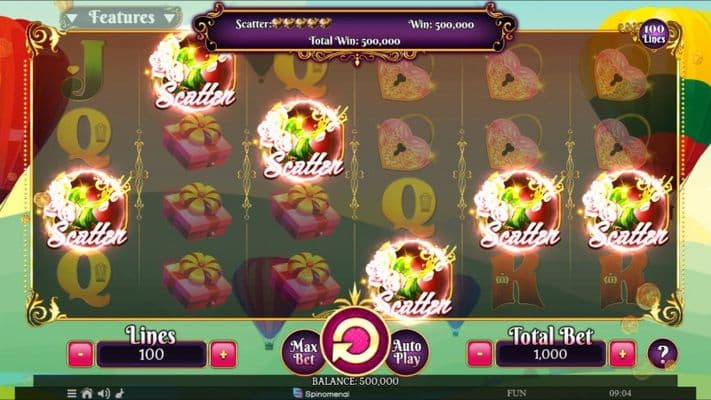Toggle the music note icon
This screenshot has width=711, height=400.
point(118,393)
